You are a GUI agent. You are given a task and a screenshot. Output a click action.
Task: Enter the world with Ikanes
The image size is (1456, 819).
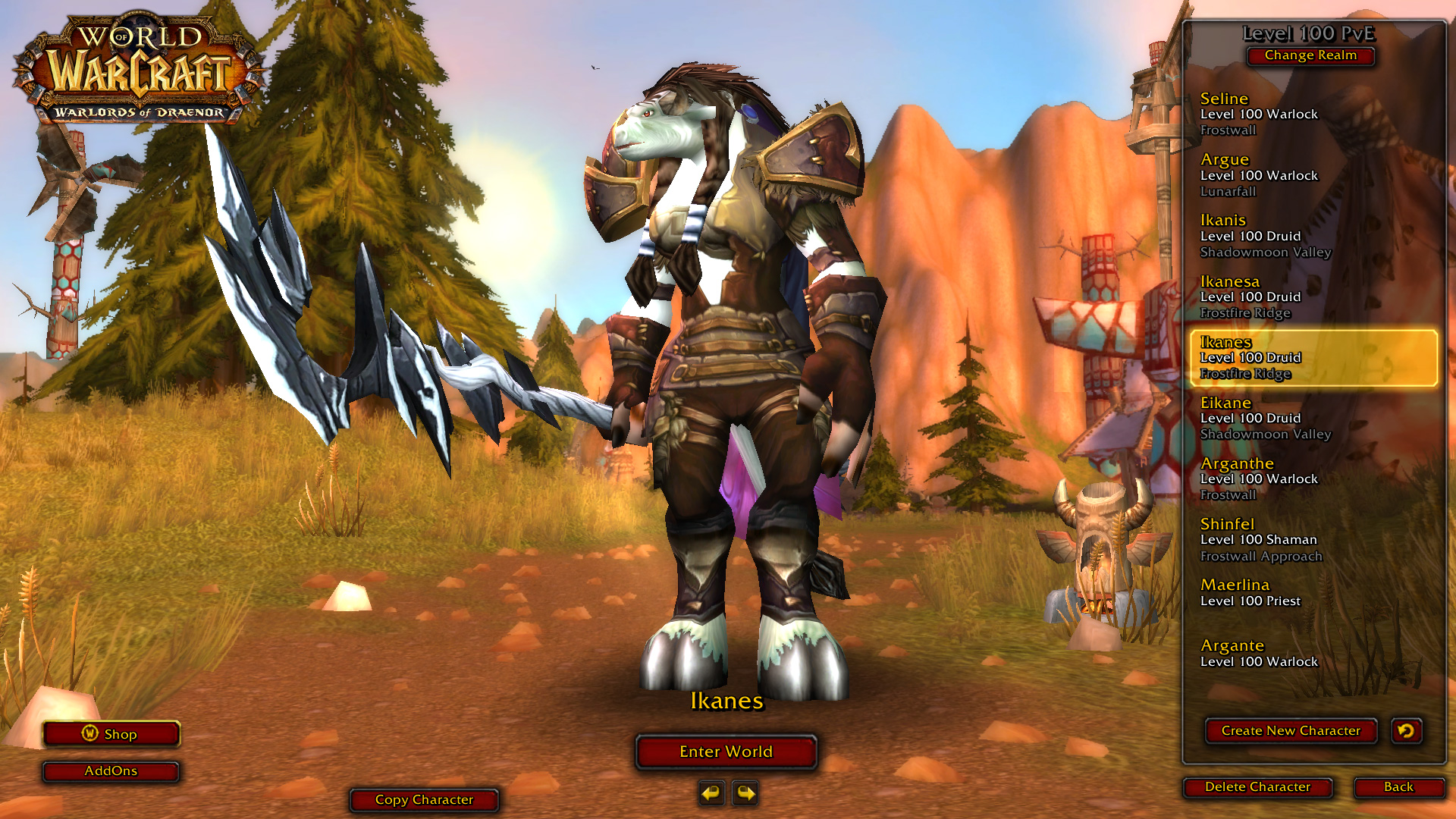(726, 752)
